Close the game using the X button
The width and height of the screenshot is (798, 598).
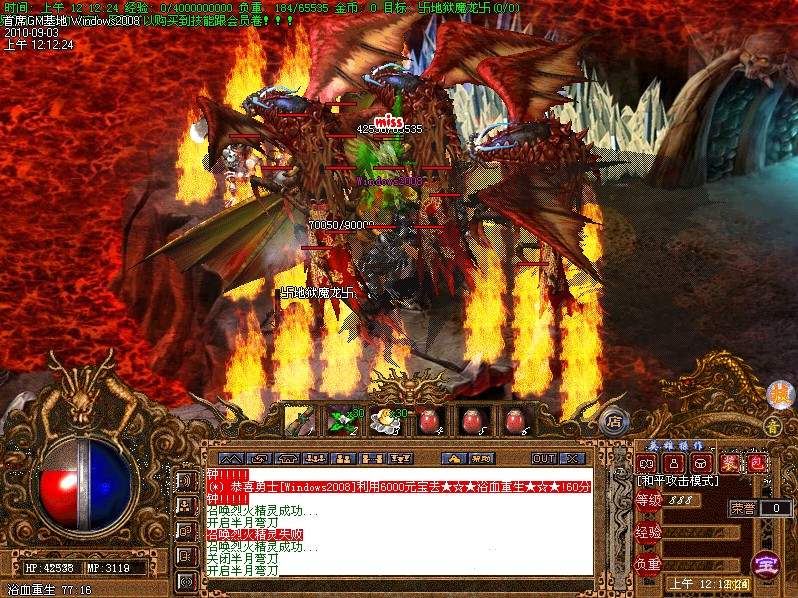pos(571,458)
